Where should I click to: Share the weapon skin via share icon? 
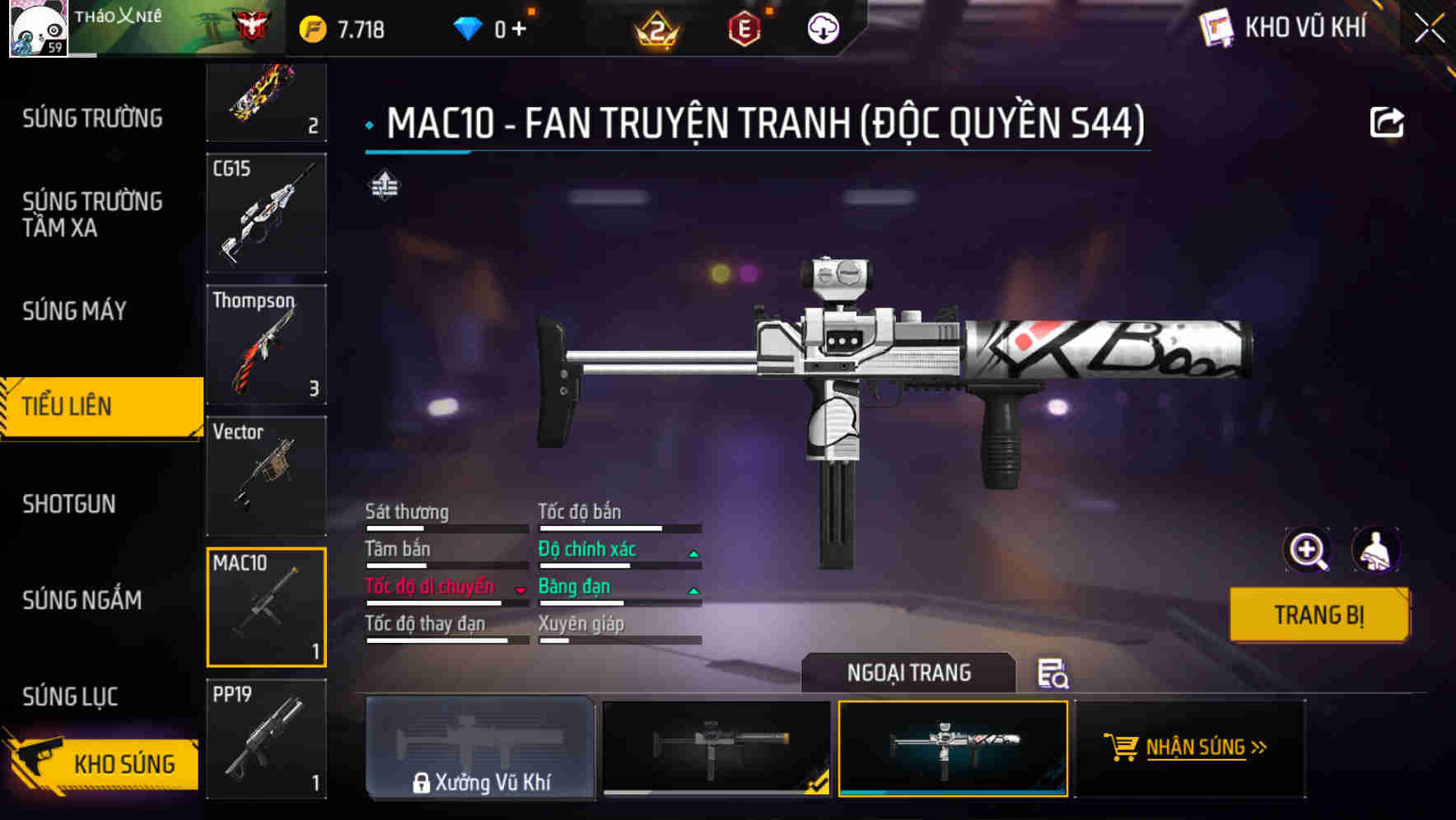coord(1387,123)
